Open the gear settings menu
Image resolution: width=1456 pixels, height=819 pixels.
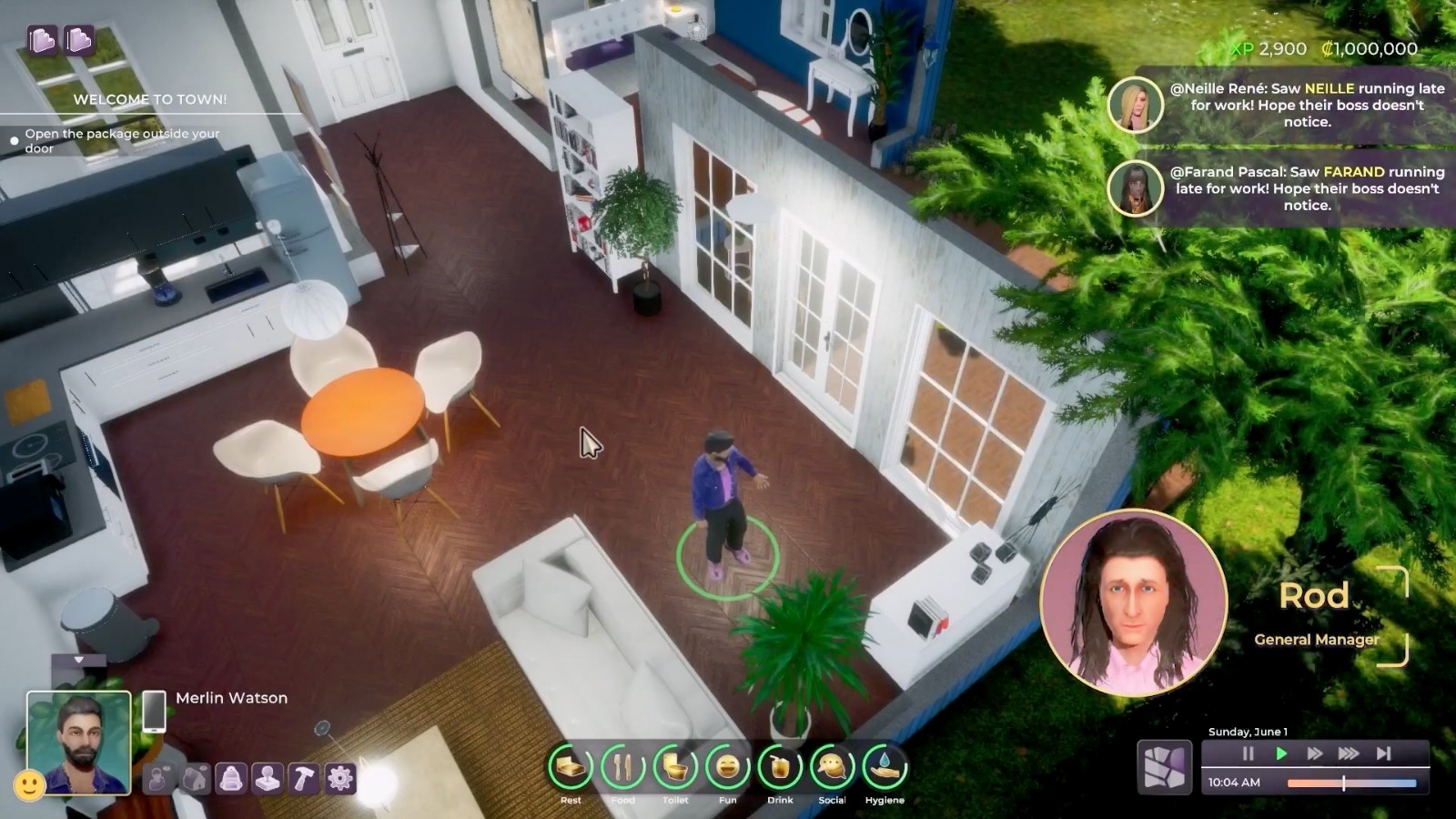point(340,779)
